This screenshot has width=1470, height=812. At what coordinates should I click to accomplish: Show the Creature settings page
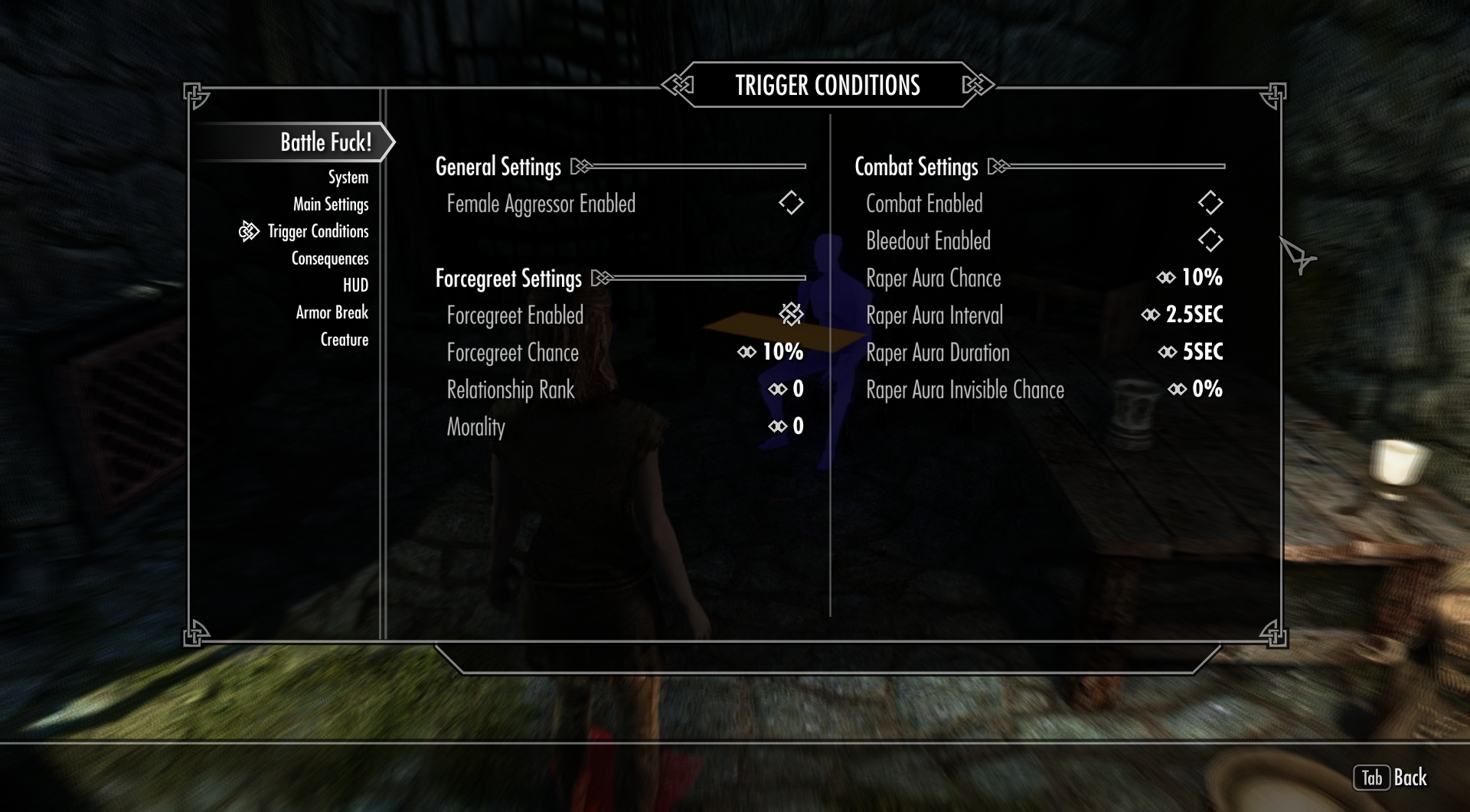(344, 340)
